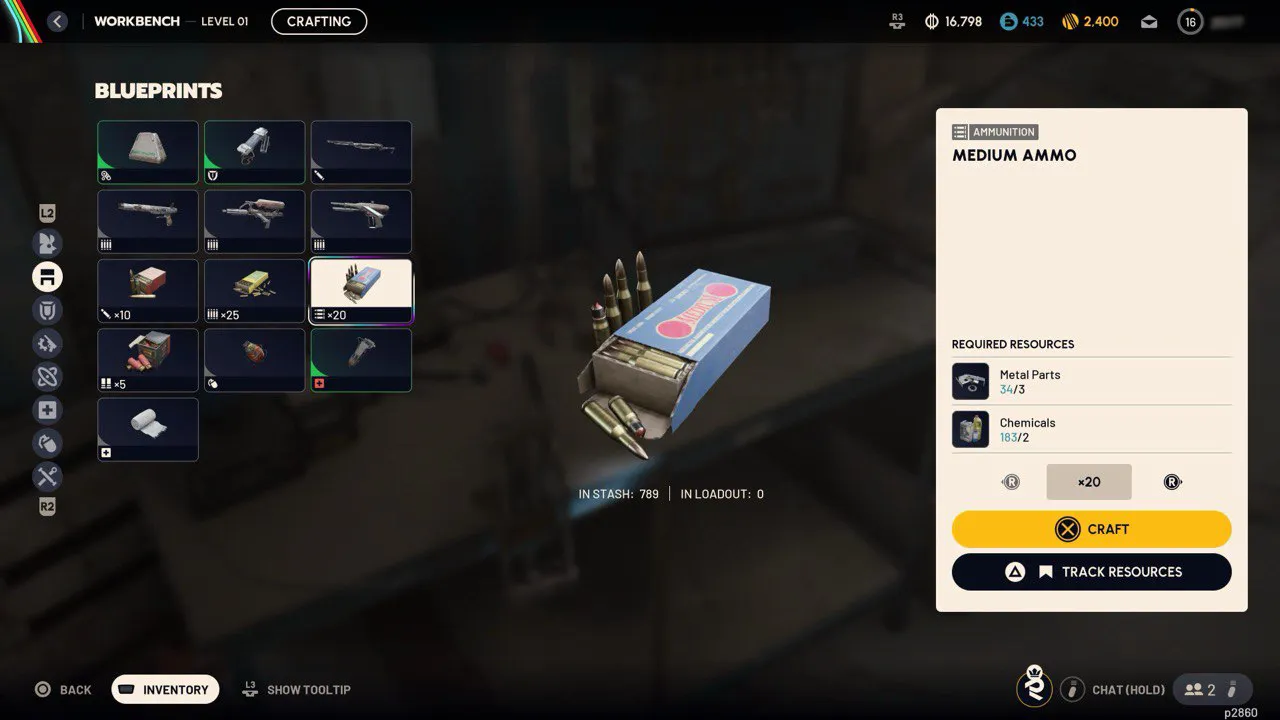Open the crossed tools category

(x=47, y=476)
